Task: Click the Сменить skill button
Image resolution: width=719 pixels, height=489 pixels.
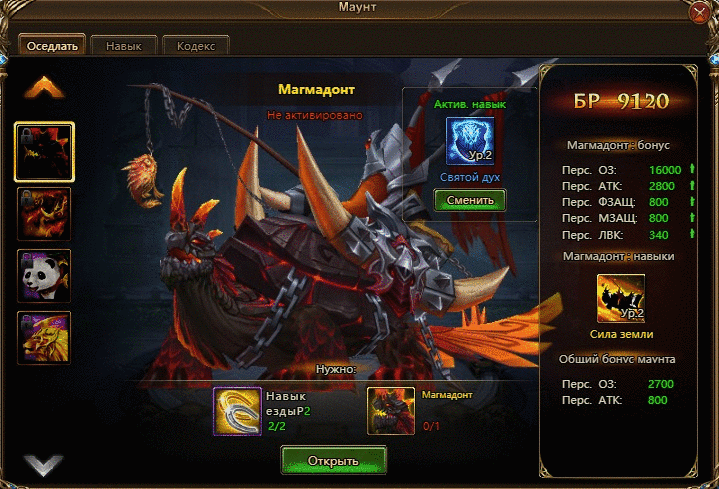Action: click(x=470, y=200)
